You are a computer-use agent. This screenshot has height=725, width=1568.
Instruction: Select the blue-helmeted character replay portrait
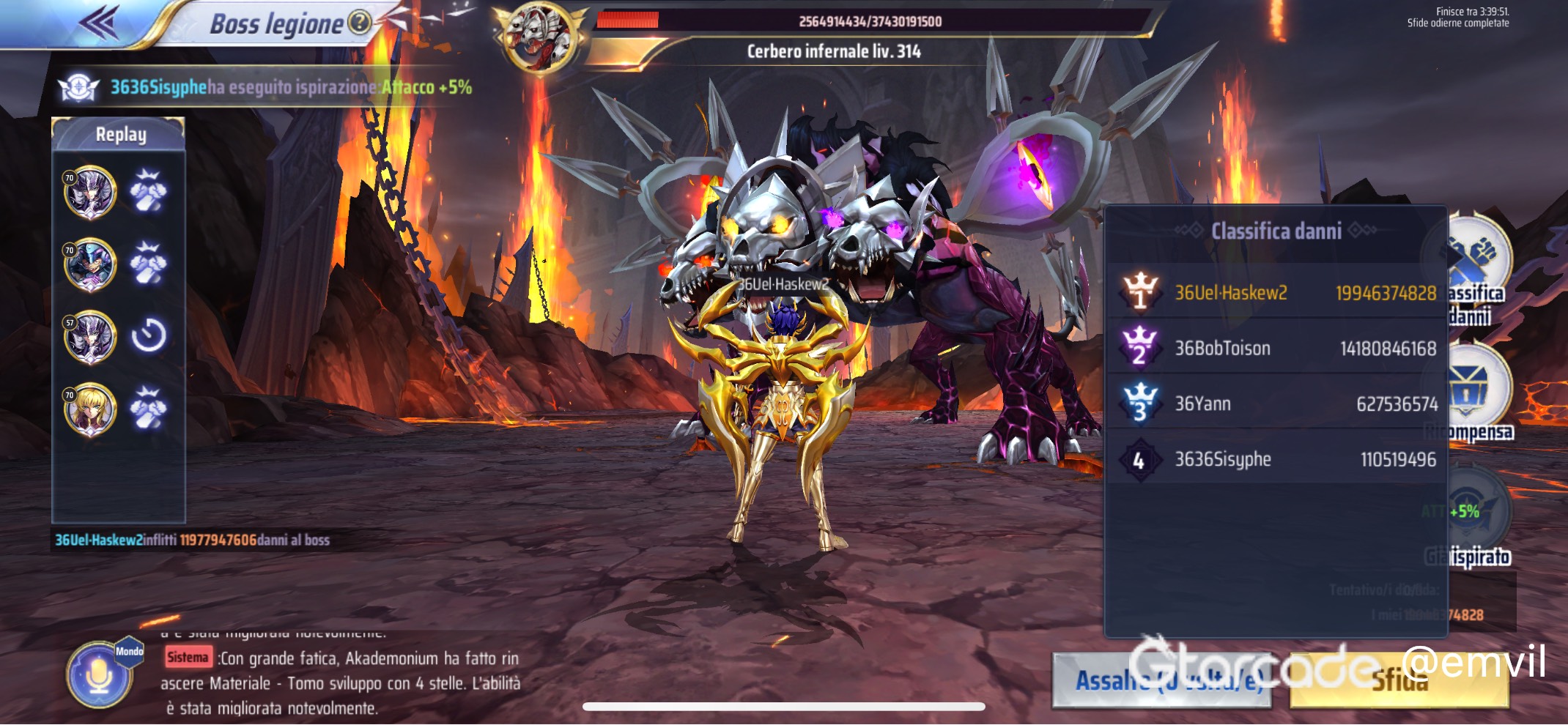(x=90, y=264)
